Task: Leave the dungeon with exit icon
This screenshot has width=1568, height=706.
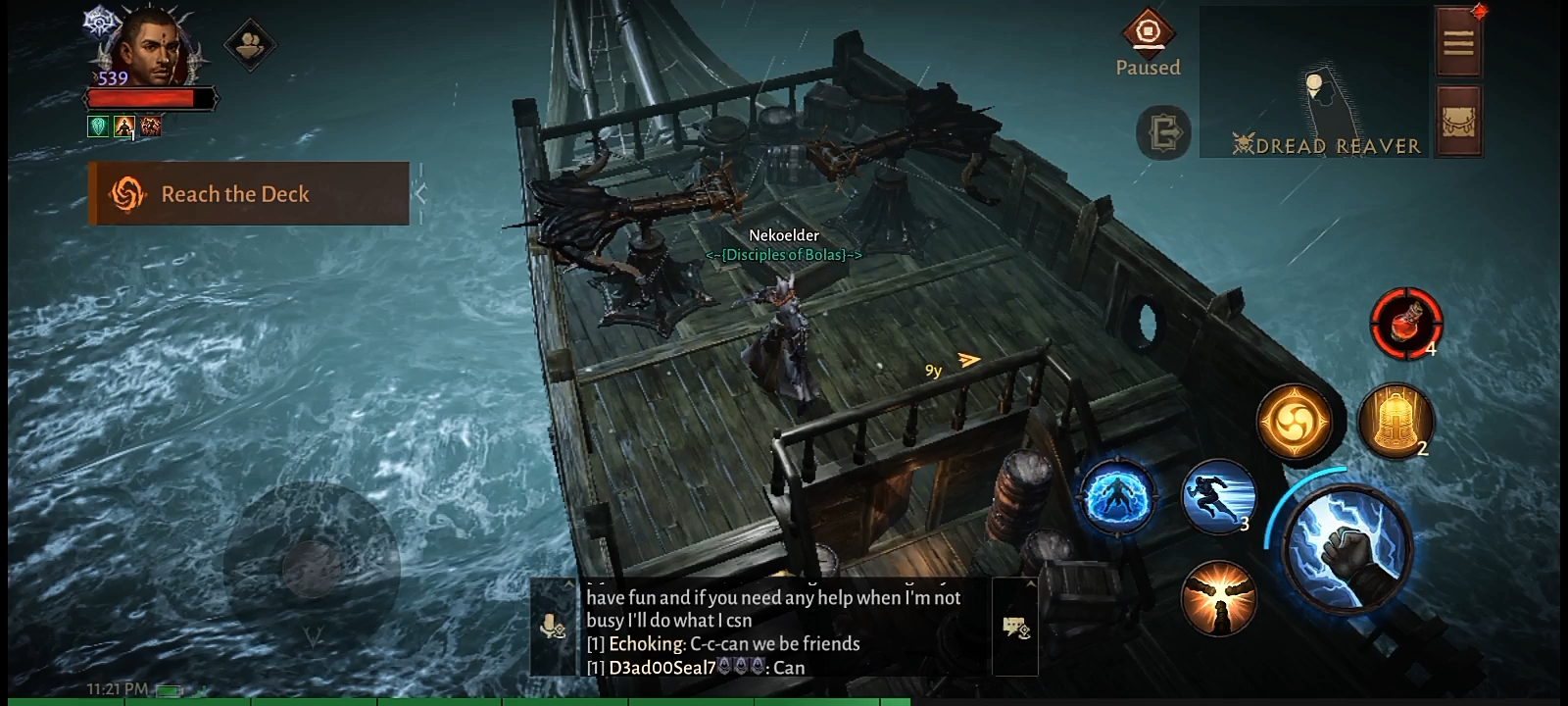Action: 1163,132
